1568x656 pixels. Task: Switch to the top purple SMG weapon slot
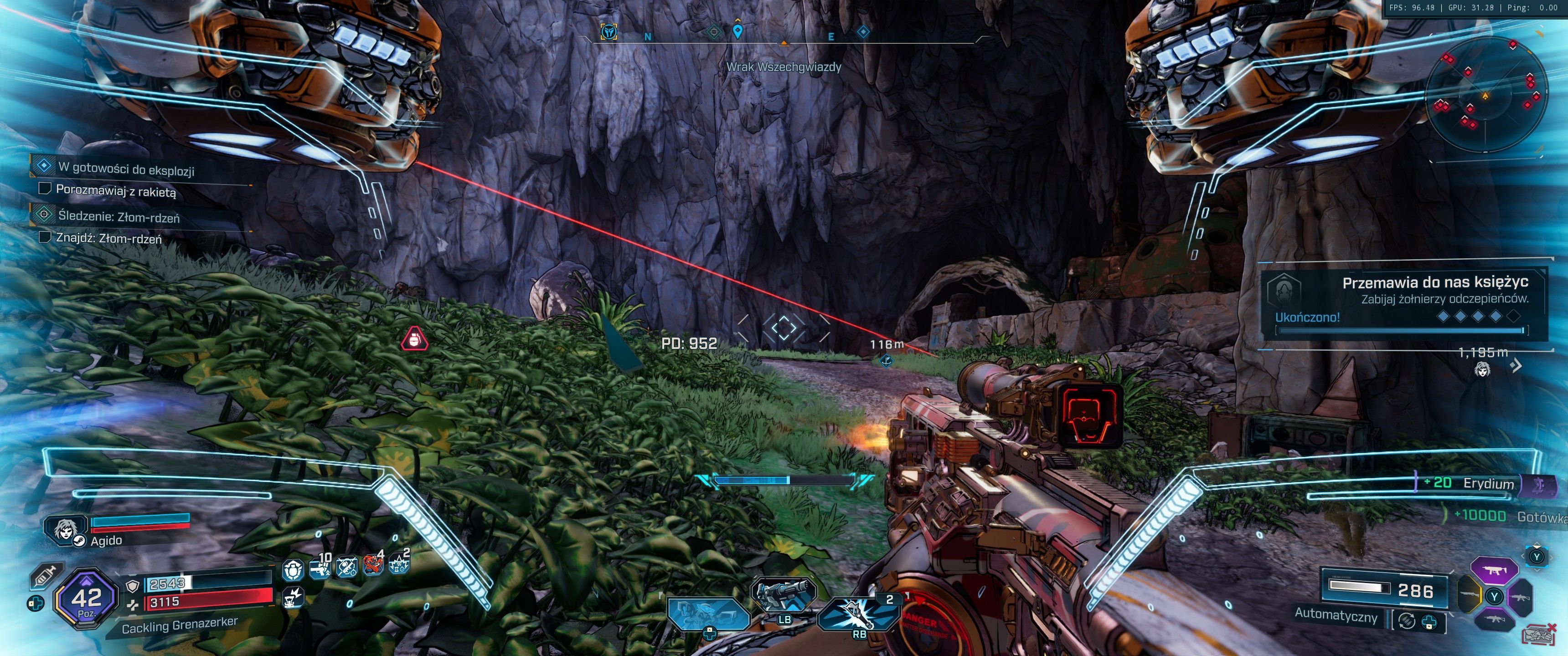pos(1493,571)
